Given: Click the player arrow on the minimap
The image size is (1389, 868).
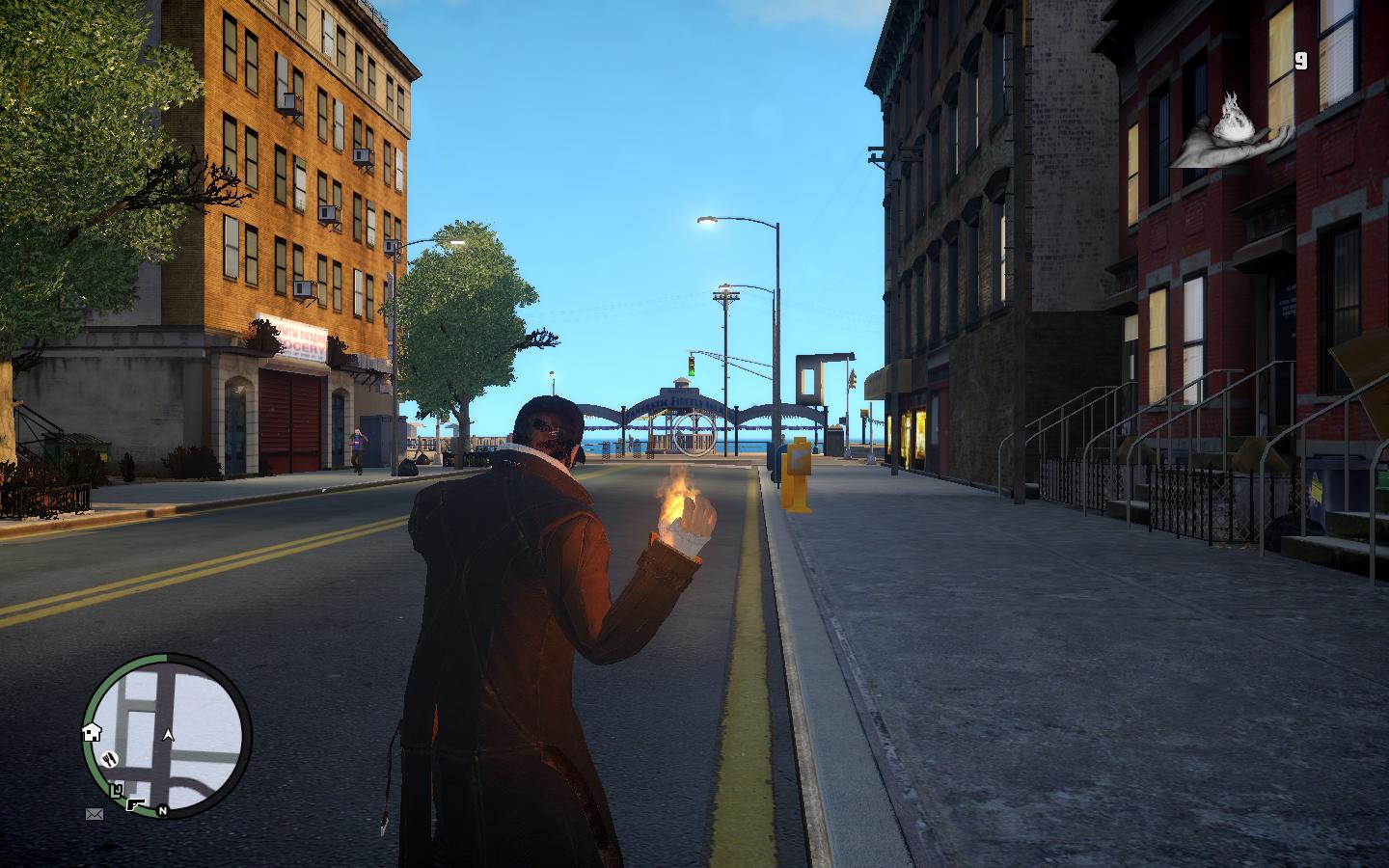Looking at the screenshot, I should click(169, 735).
